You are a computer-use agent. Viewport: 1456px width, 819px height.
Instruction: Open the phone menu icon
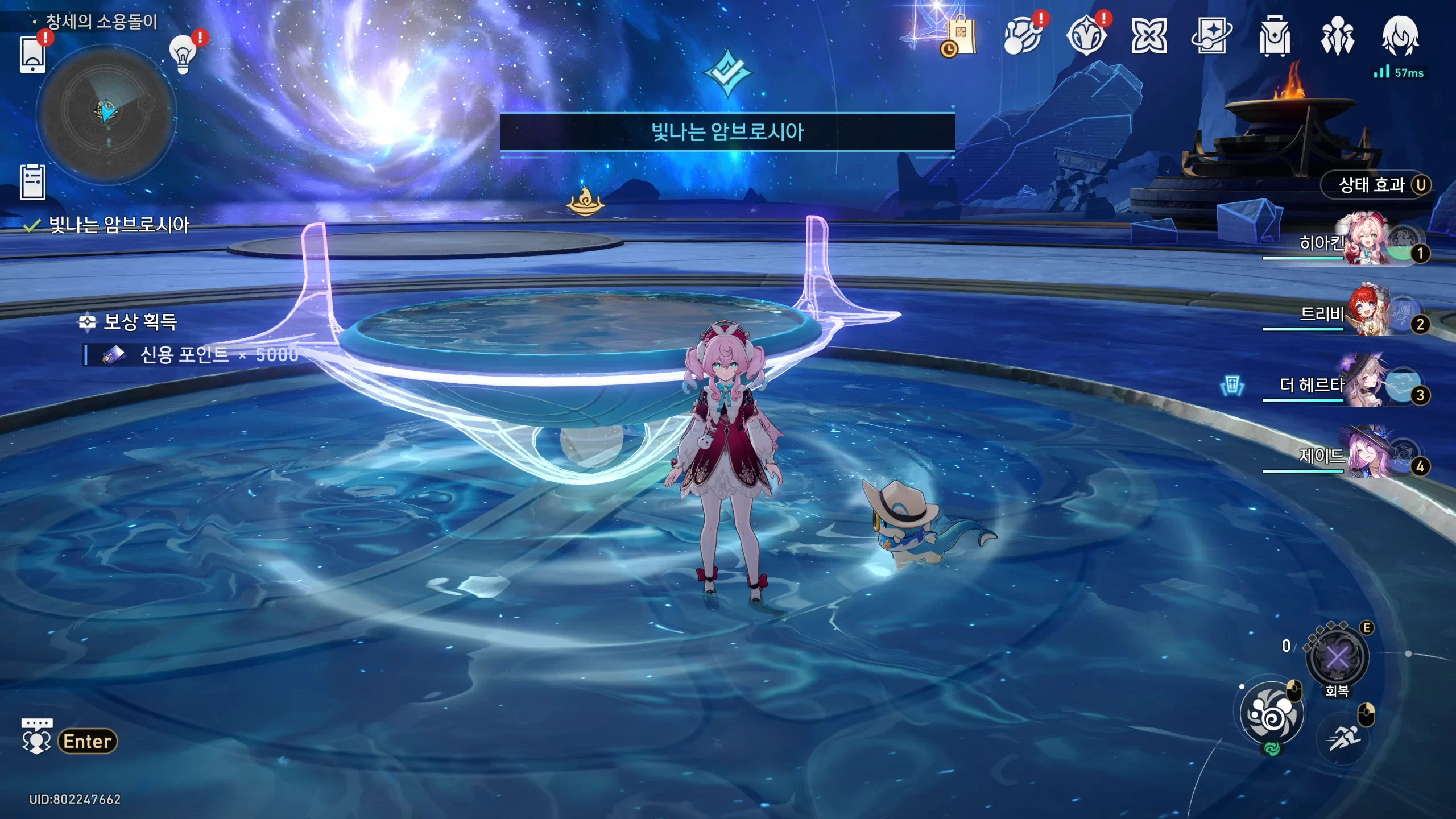click(x=32, y=55)
